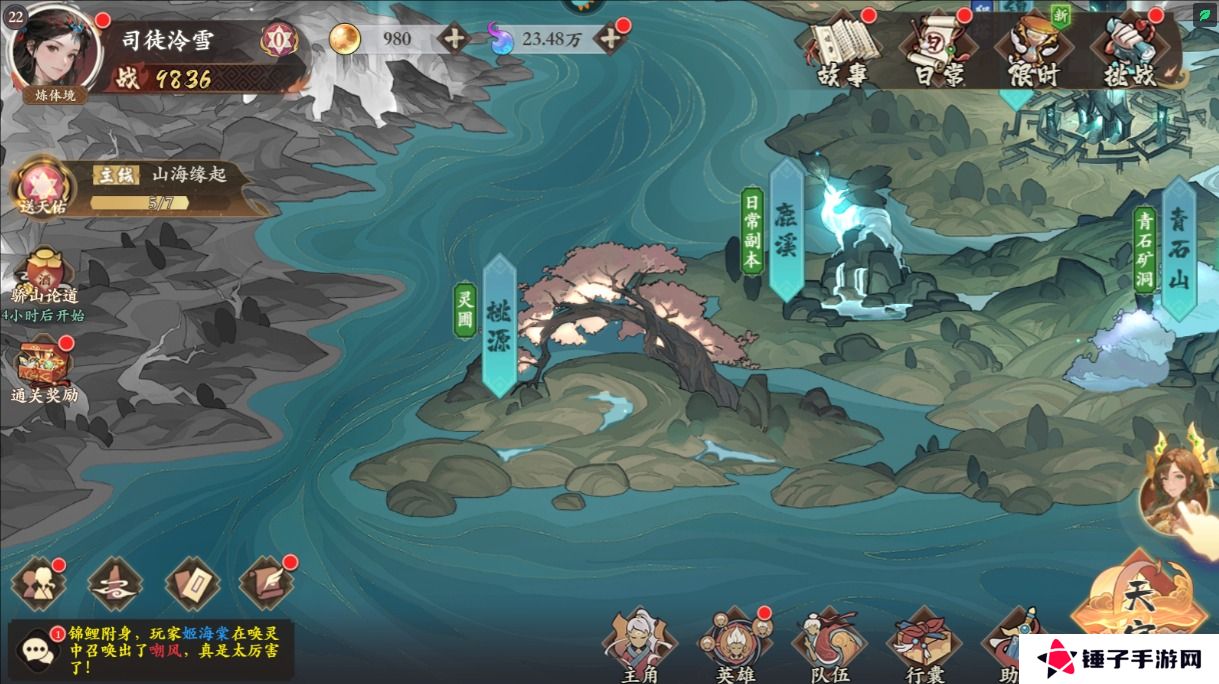The image size is (1219, 684).
Task: Open the scroll and quill icon
Action: click(x=267, y=584)
